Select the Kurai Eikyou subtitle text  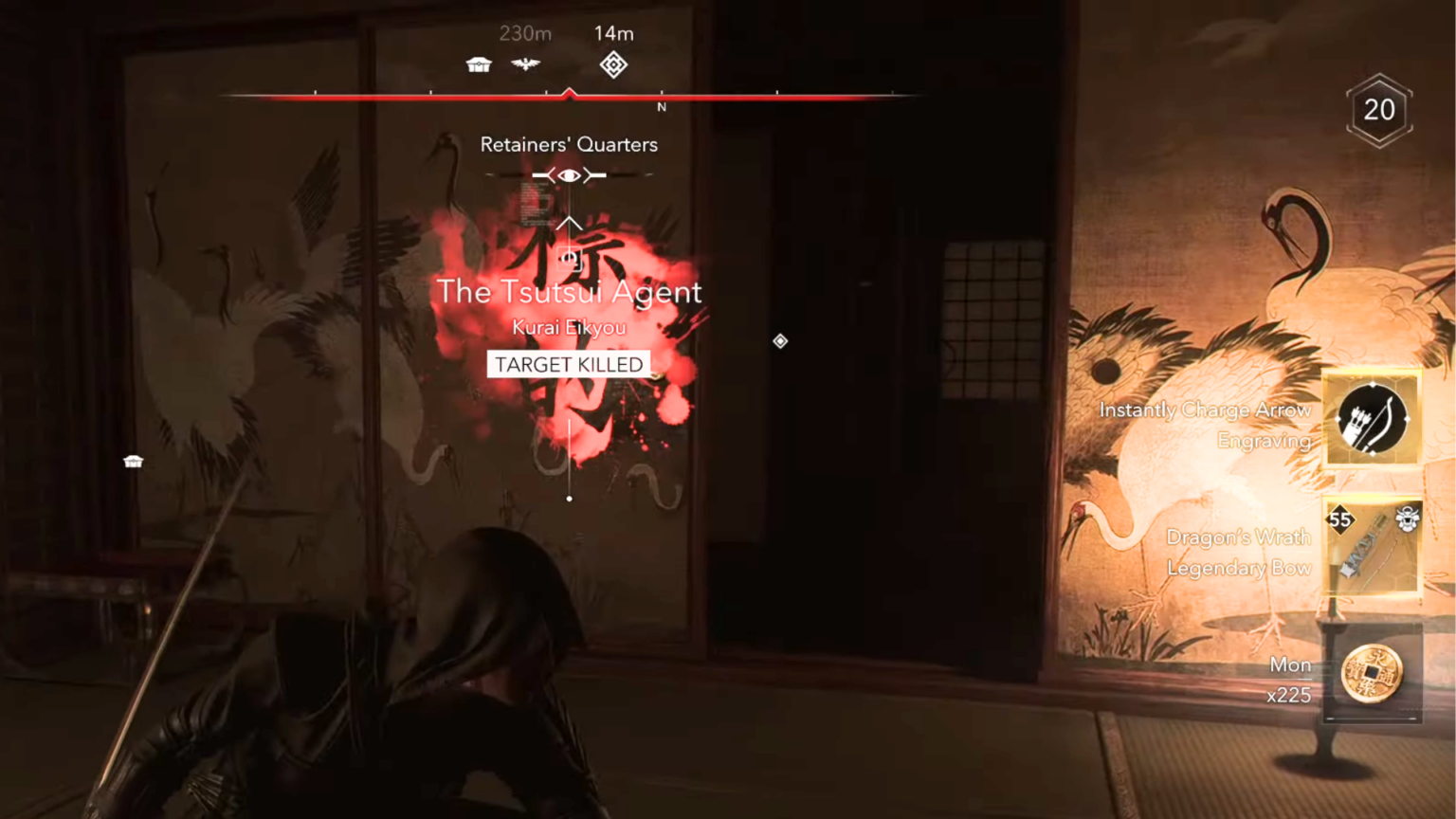point(569,327)
